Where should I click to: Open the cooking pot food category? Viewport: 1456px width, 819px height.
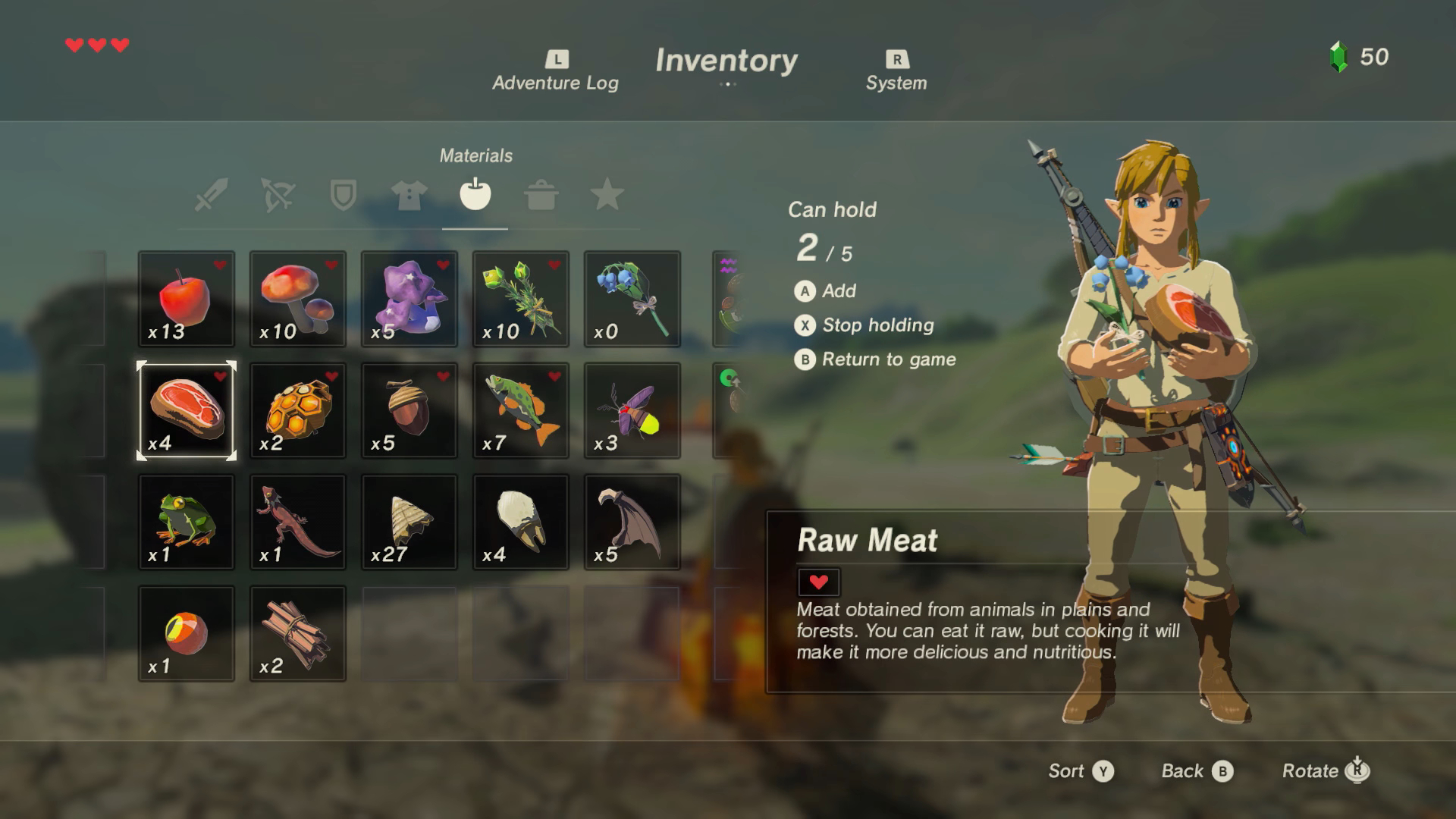[541, 195]
